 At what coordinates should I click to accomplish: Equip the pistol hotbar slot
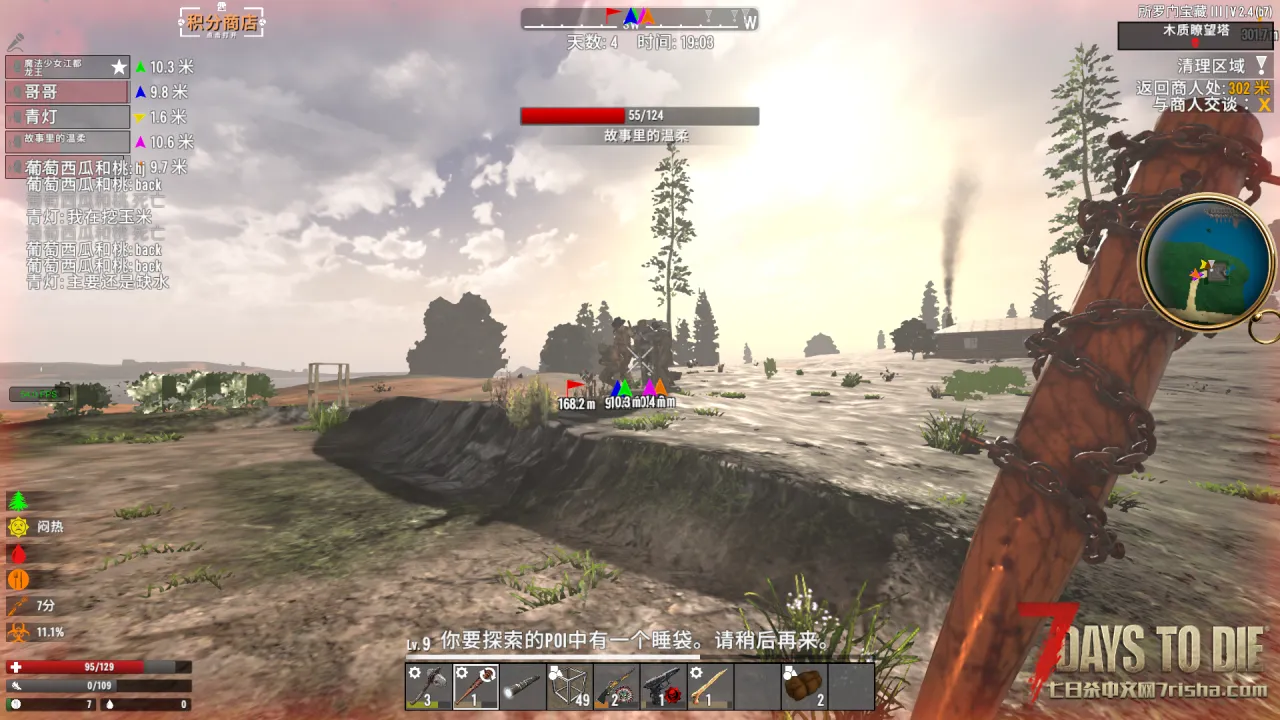[664, 686]
